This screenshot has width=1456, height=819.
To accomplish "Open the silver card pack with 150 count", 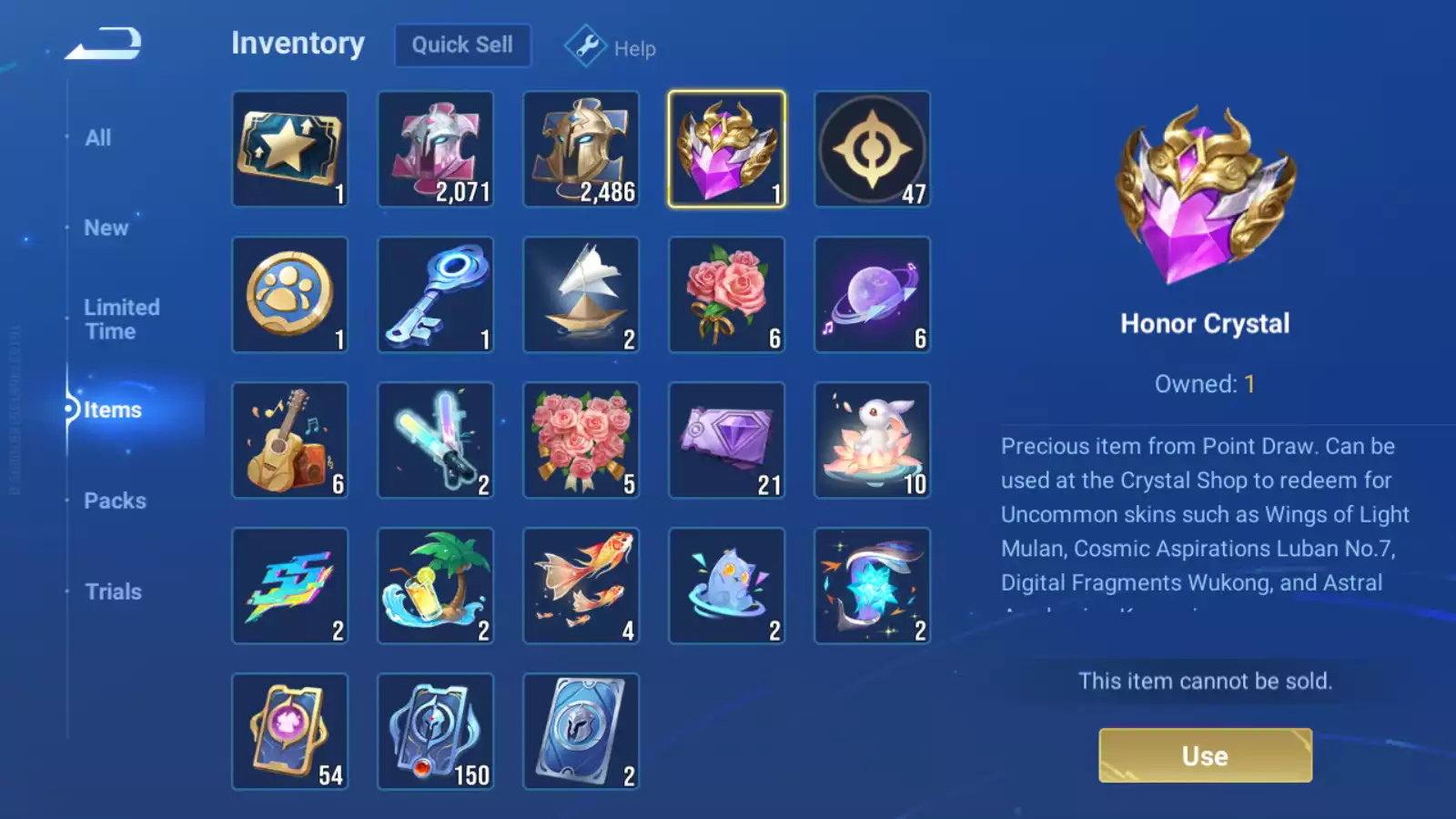I will [436, 731].
